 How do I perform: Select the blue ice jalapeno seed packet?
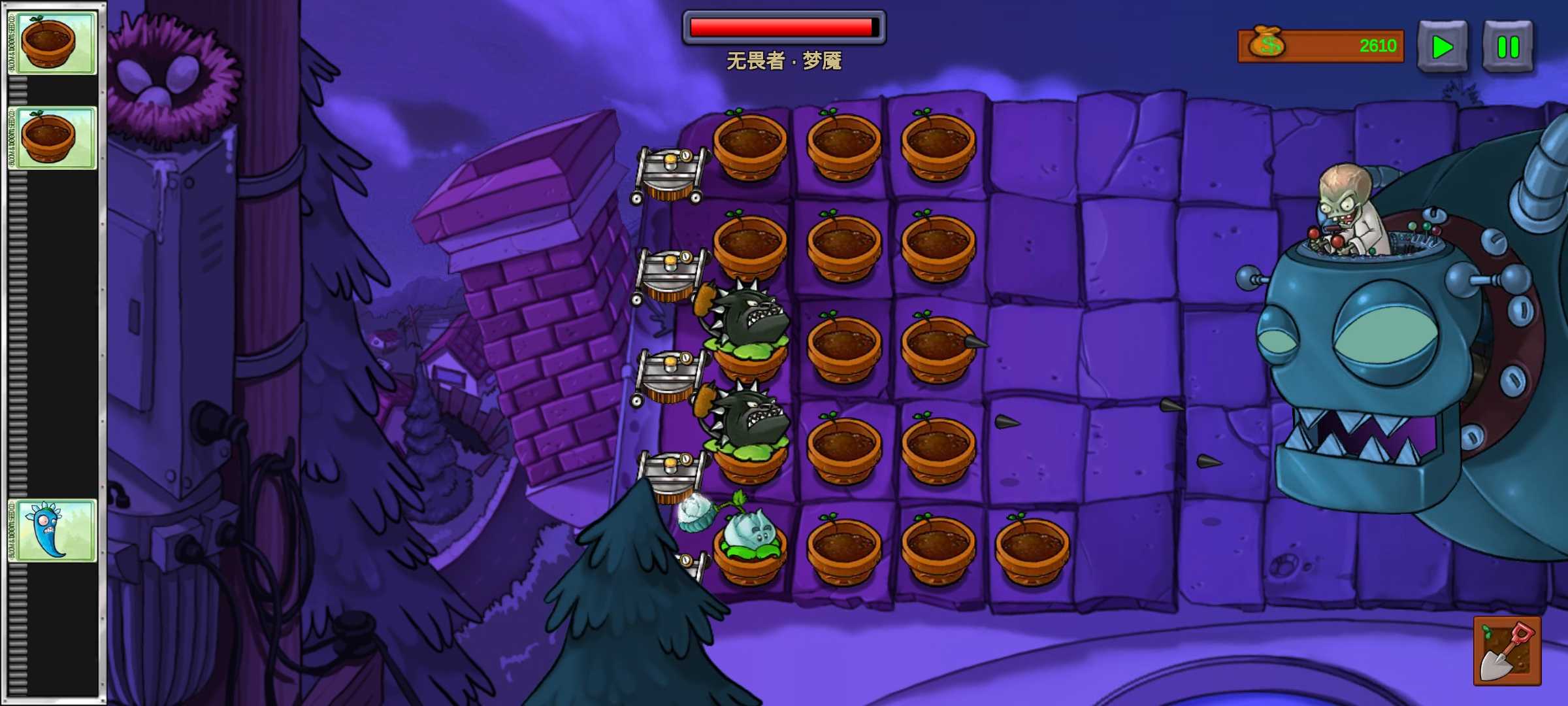tap(54, 529)
